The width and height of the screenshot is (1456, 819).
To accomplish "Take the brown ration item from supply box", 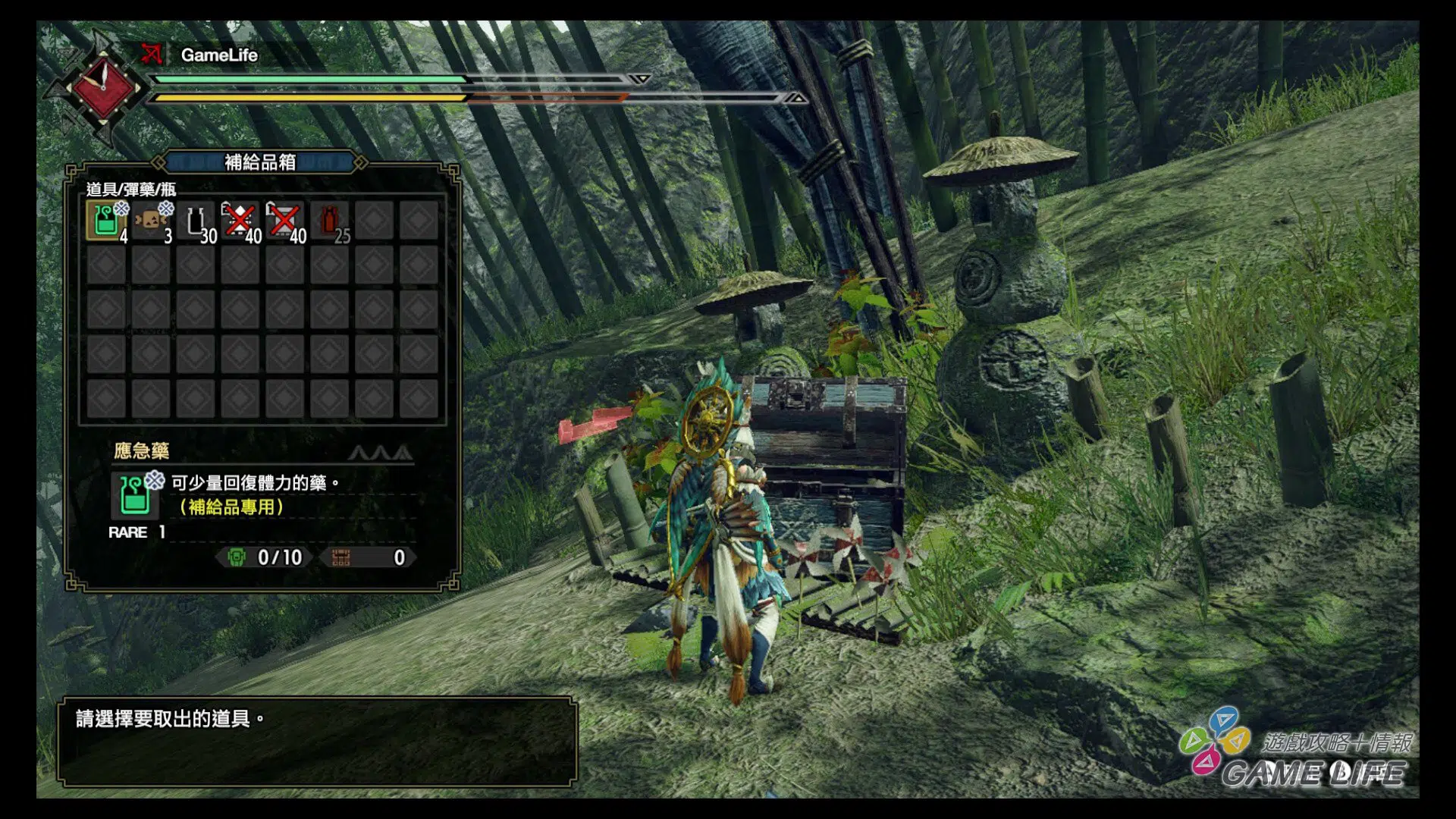I will 151,221.
